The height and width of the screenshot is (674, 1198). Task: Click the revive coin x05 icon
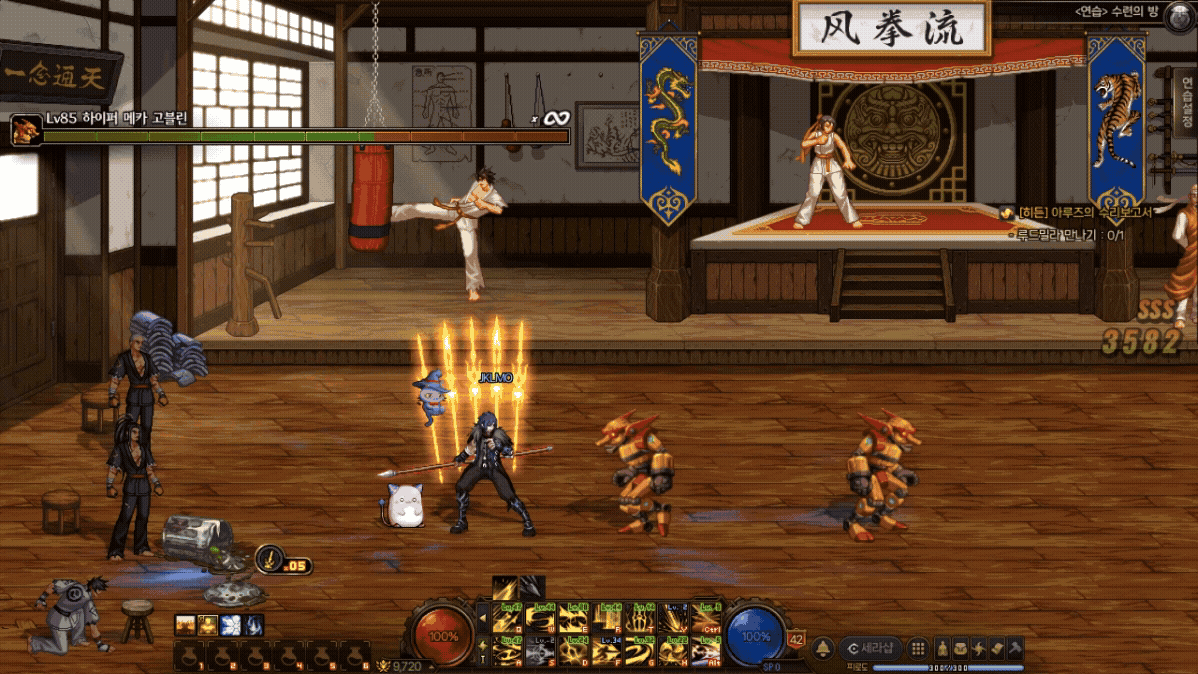coord(270,559)
